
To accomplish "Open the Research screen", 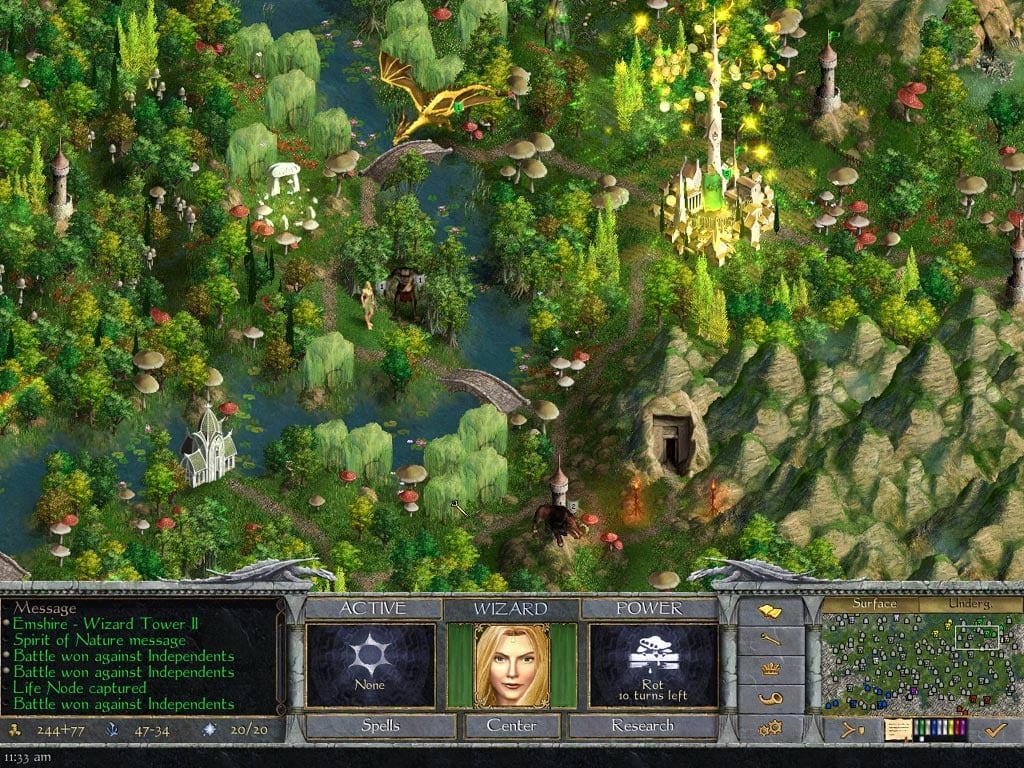I will 643,726.
